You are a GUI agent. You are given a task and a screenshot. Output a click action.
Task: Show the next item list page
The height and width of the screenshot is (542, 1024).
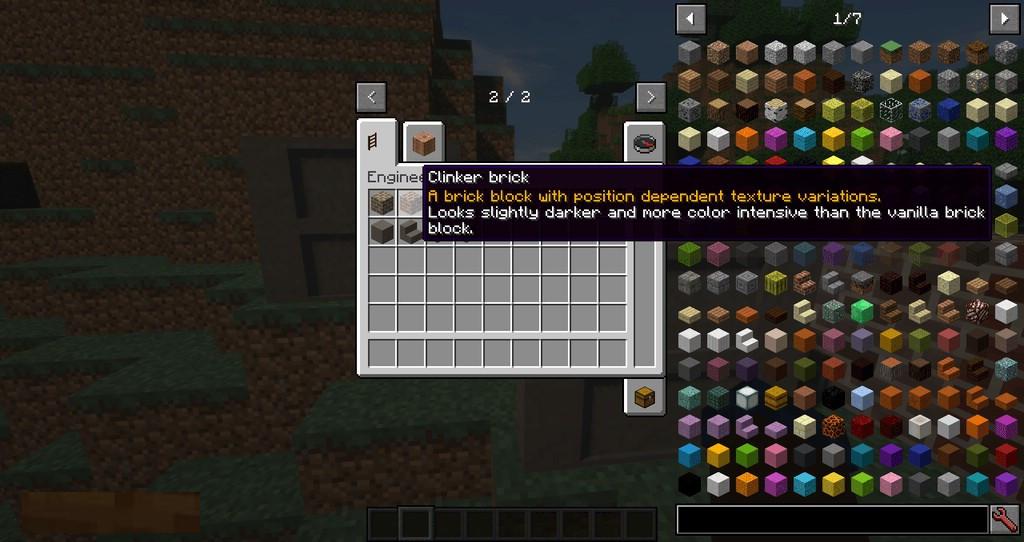coord(1003,18)
